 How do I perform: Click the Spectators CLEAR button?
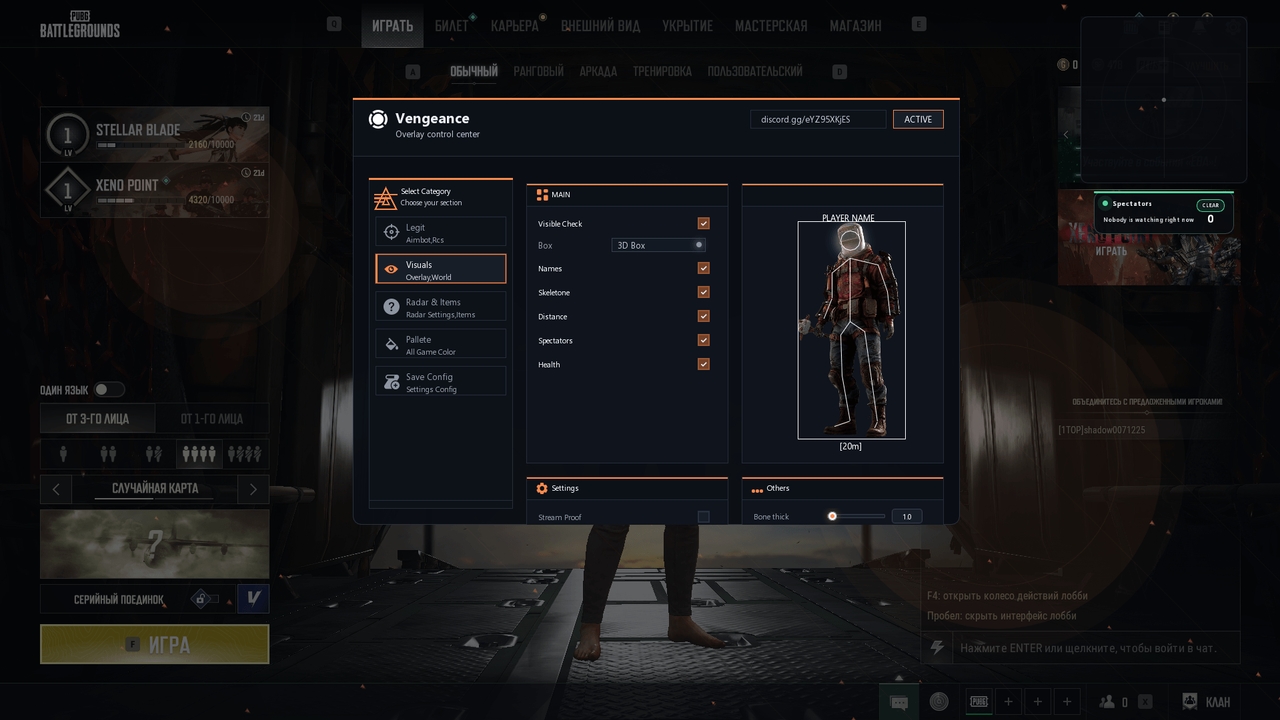click(1210, 205)
